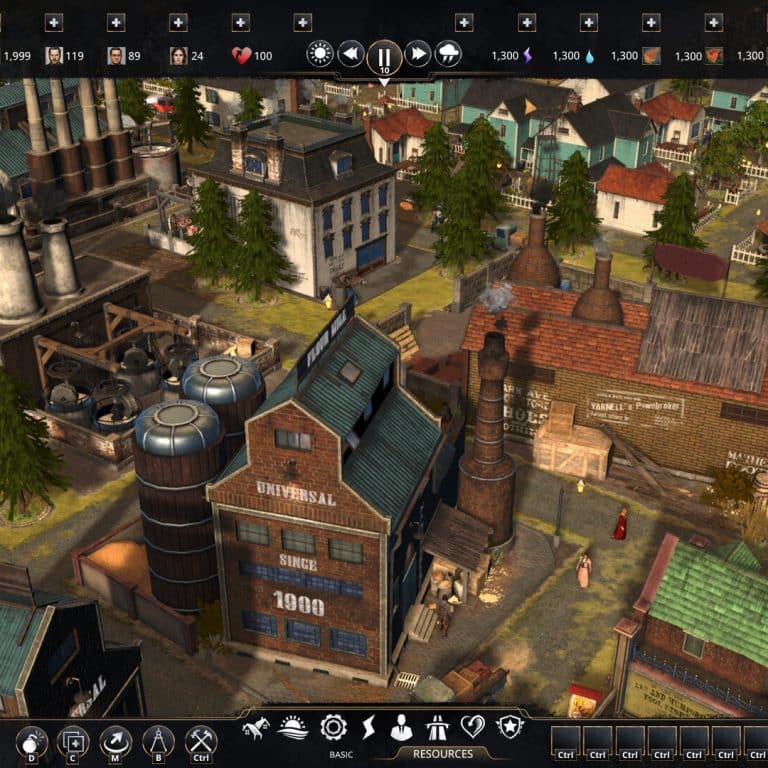Open the businessman category icon
The image size is (768, 768).
[x=402, y=727]
